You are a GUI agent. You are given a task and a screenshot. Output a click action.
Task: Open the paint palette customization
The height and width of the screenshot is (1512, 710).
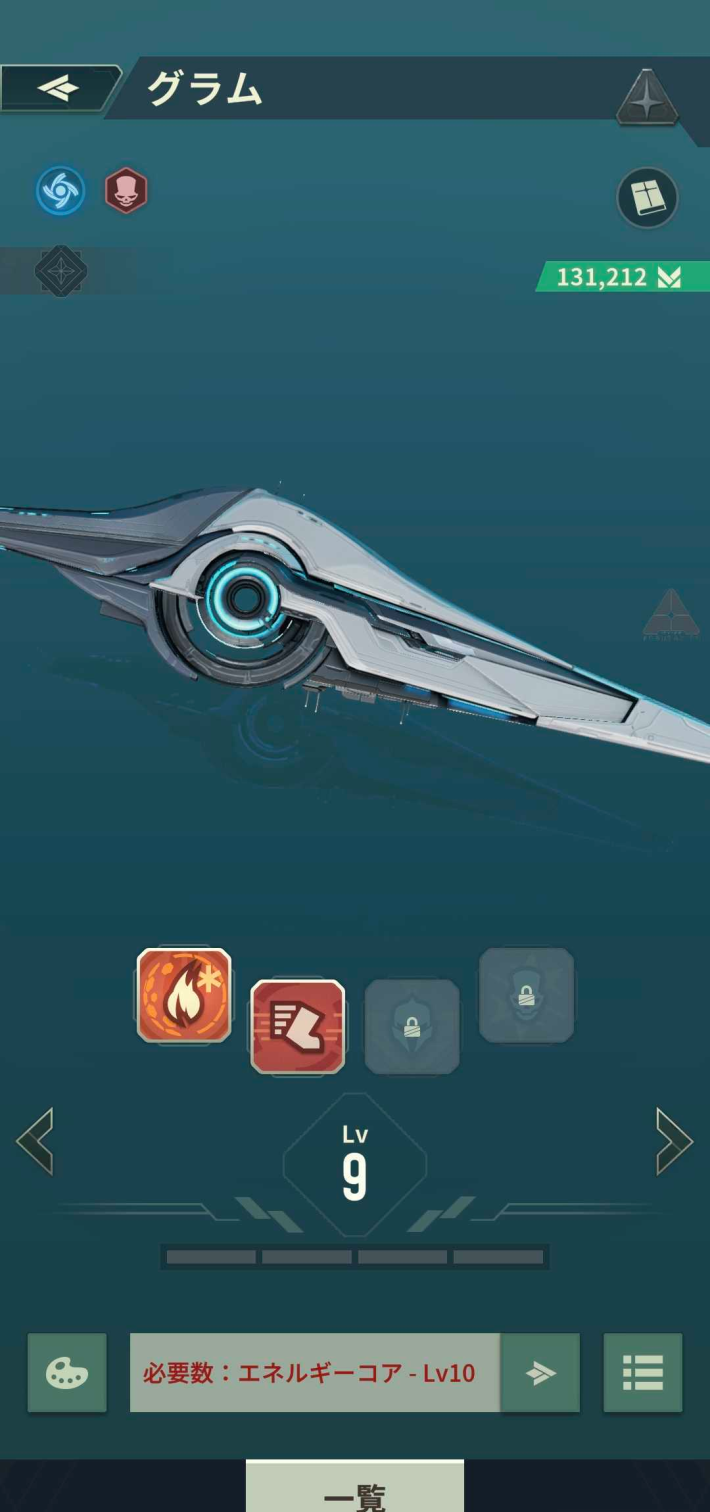pyautogui.click(x=67, y=1373)
